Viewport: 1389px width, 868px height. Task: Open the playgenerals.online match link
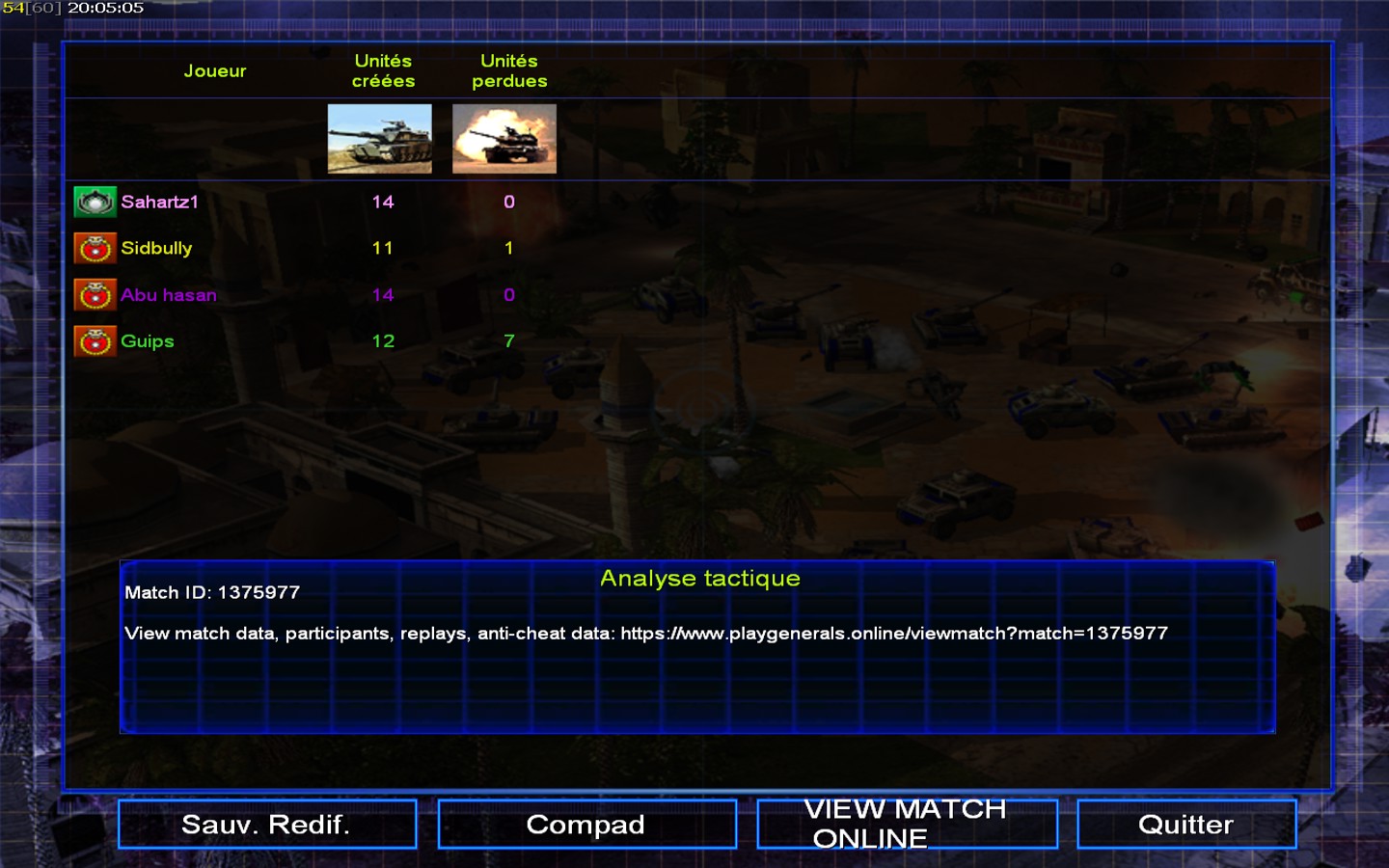tap(893, 634)
